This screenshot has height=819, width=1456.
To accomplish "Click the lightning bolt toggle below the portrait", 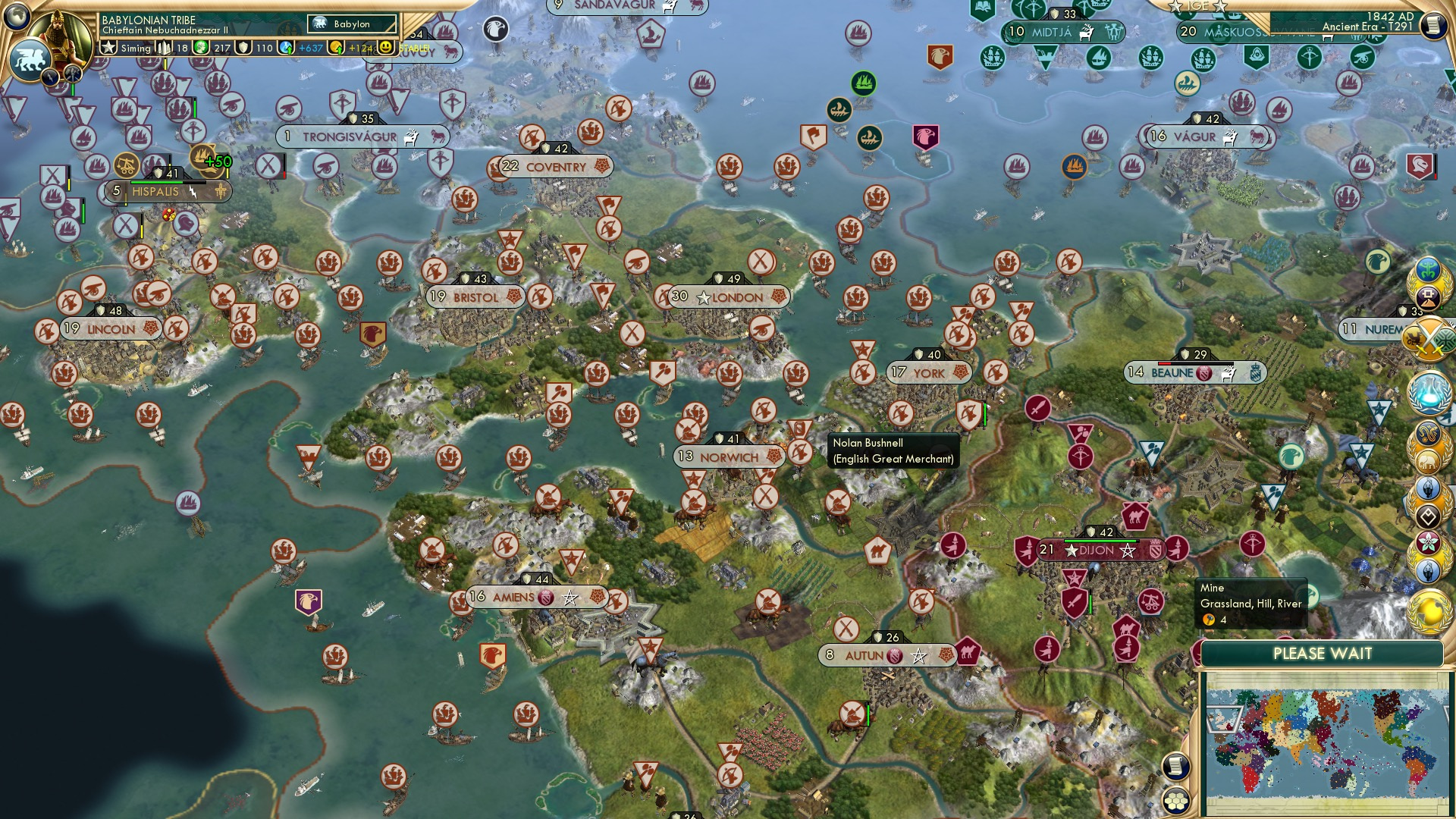I will pos(50,77).
